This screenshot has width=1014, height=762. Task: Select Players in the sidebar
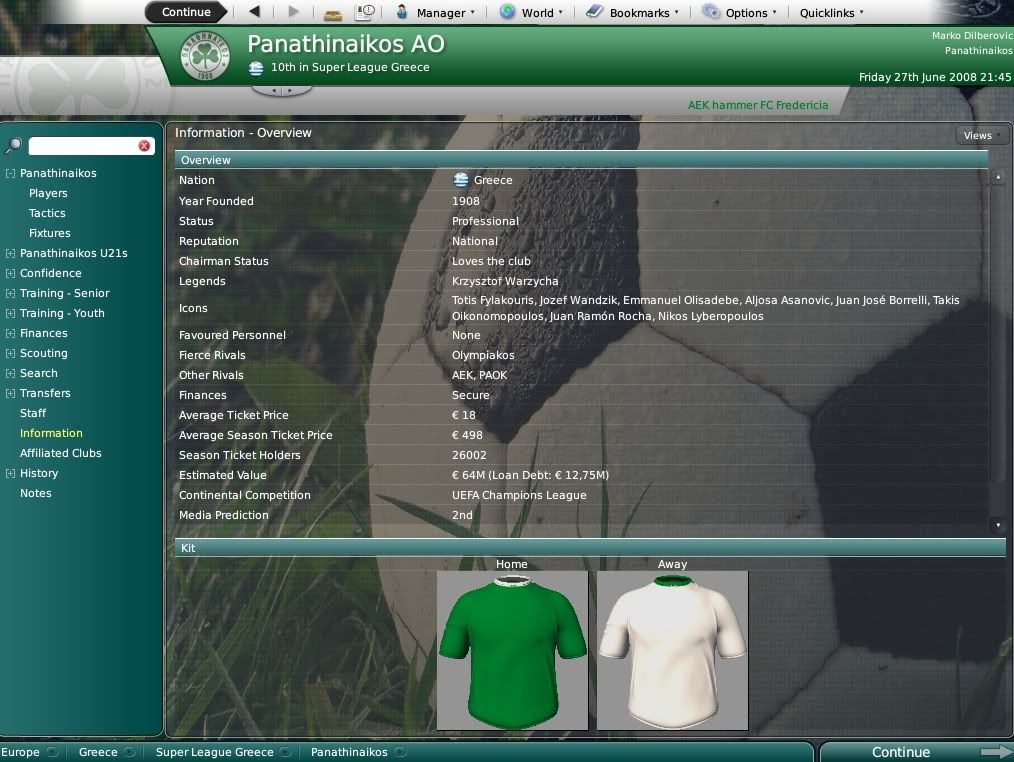click(48, 193)
